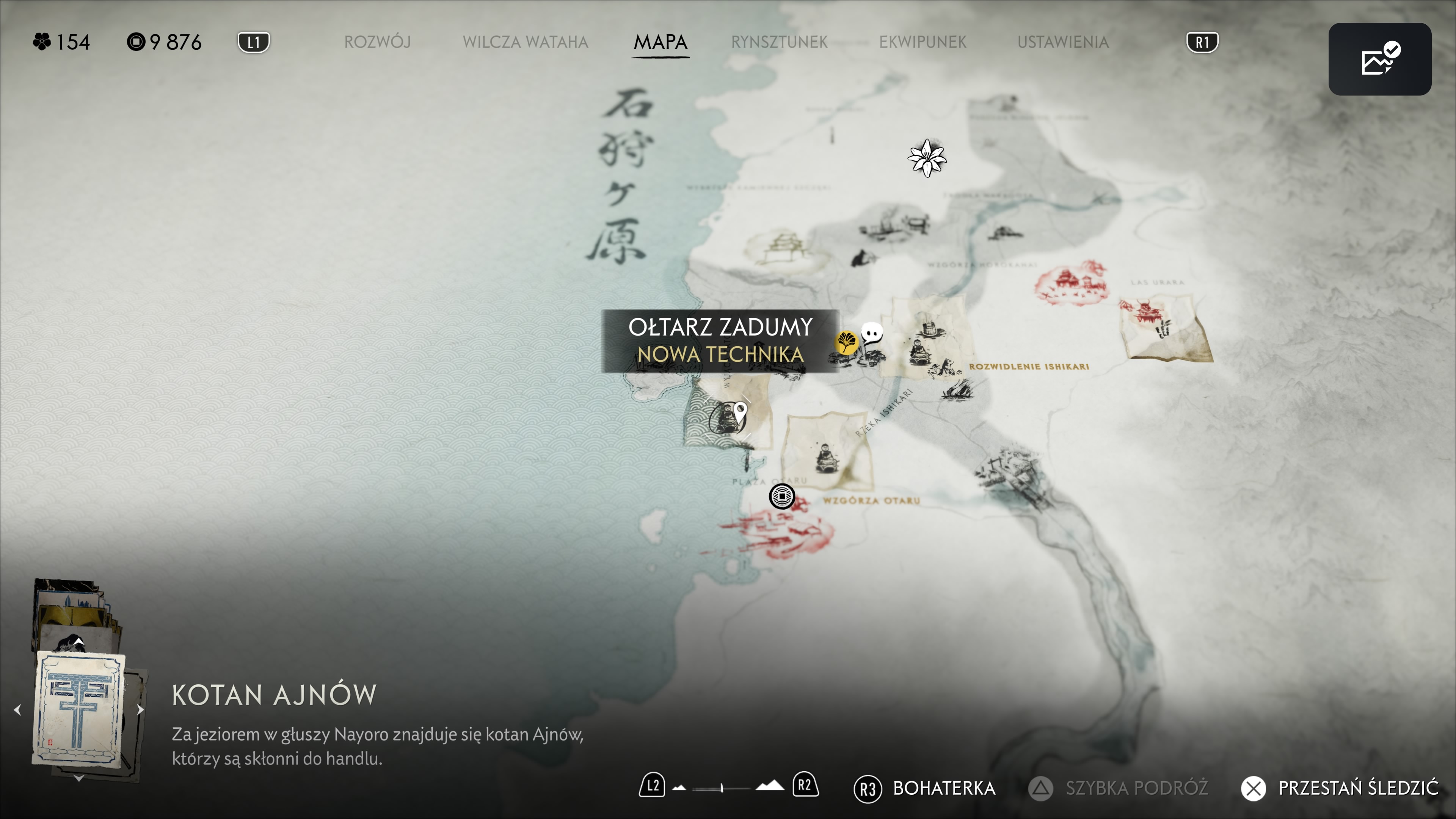The height and width of the screenshot is (819, 1456).
Task: Select the round coin marker near Plaża Otaru
Action: click(782, 497)
